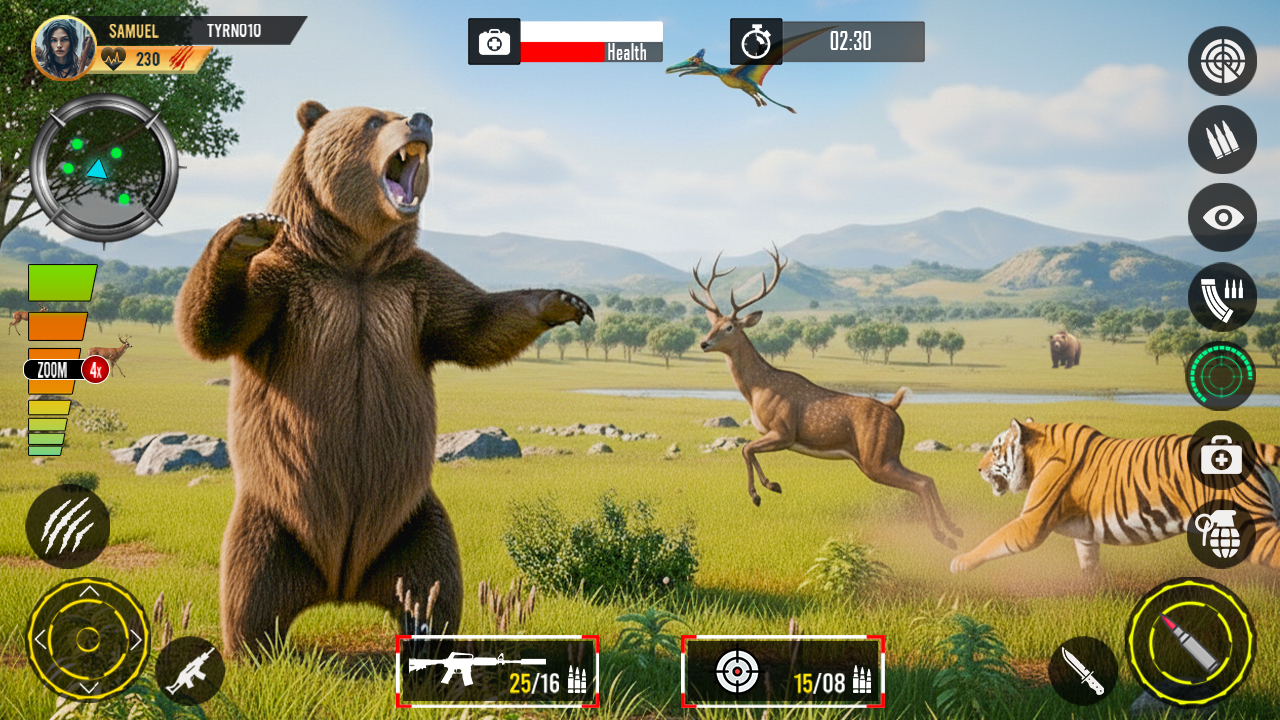
Task: Use the claw melee attack icon
Action: click(x=67, y=527)
